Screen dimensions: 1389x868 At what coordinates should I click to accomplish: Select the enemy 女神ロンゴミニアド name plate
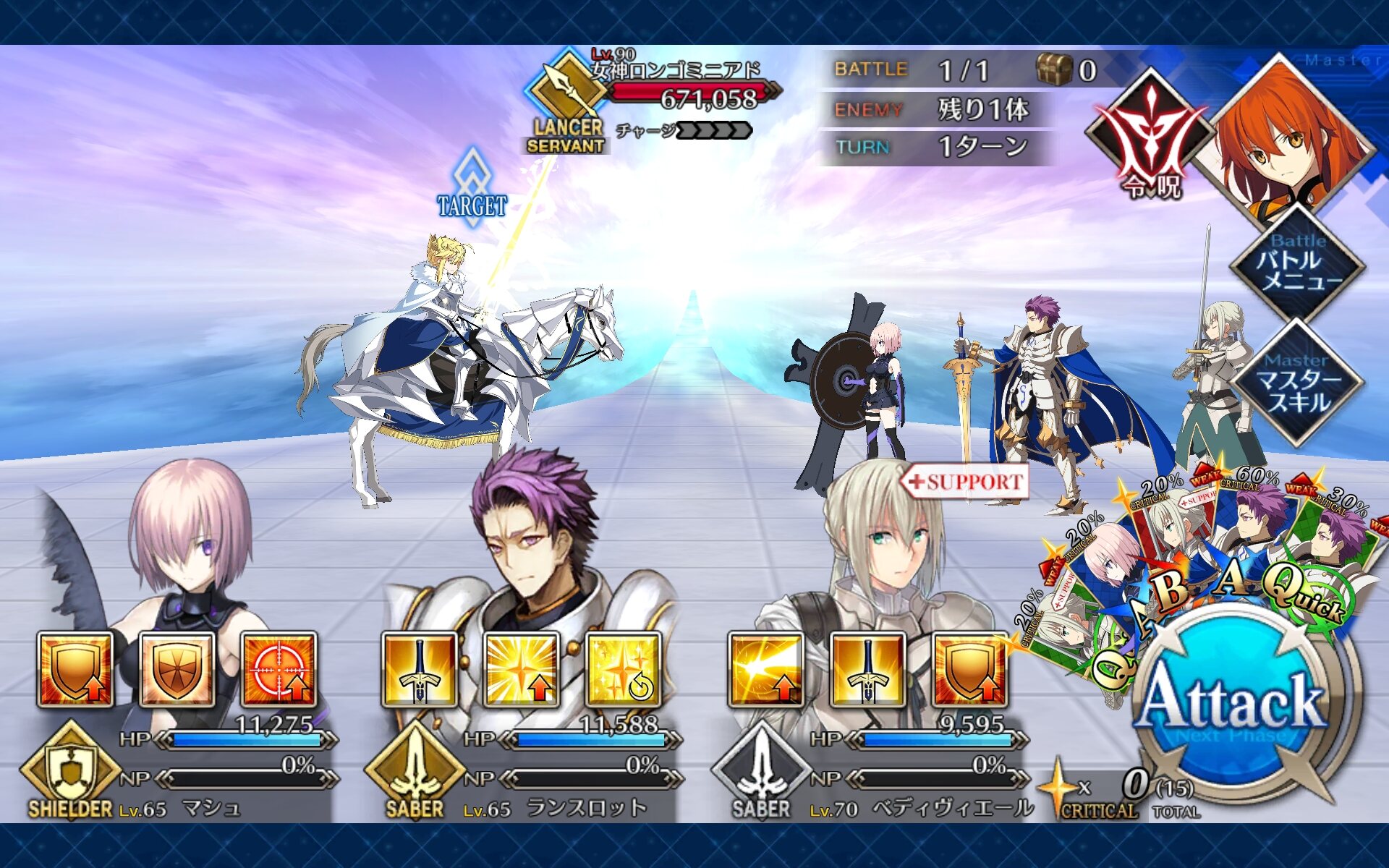click(x=676, y=71)
